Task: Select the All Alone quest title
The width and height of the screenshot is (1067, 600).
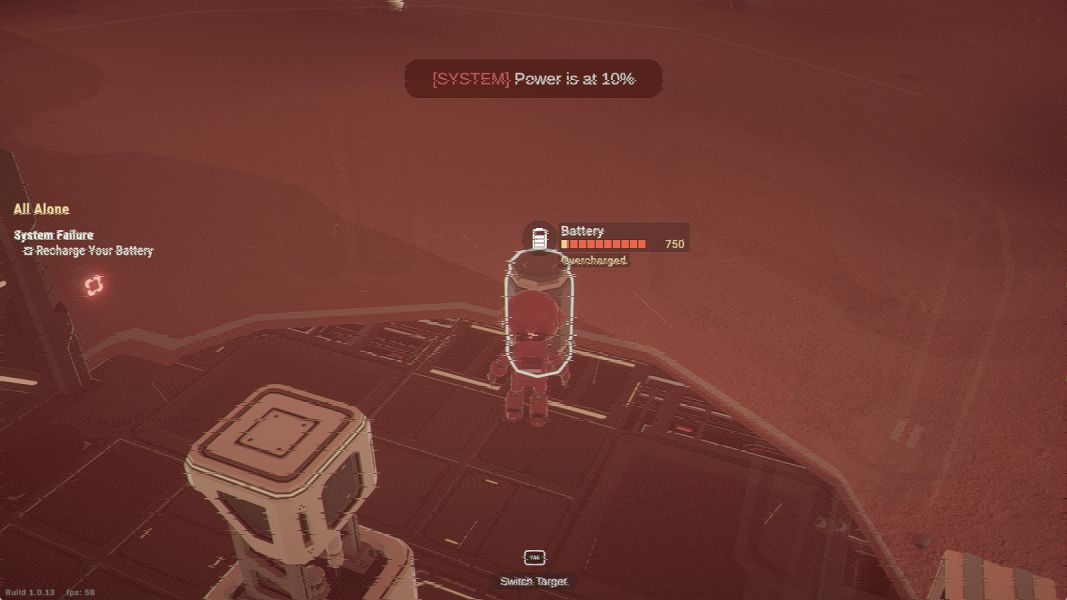Action: coord(41,209)
